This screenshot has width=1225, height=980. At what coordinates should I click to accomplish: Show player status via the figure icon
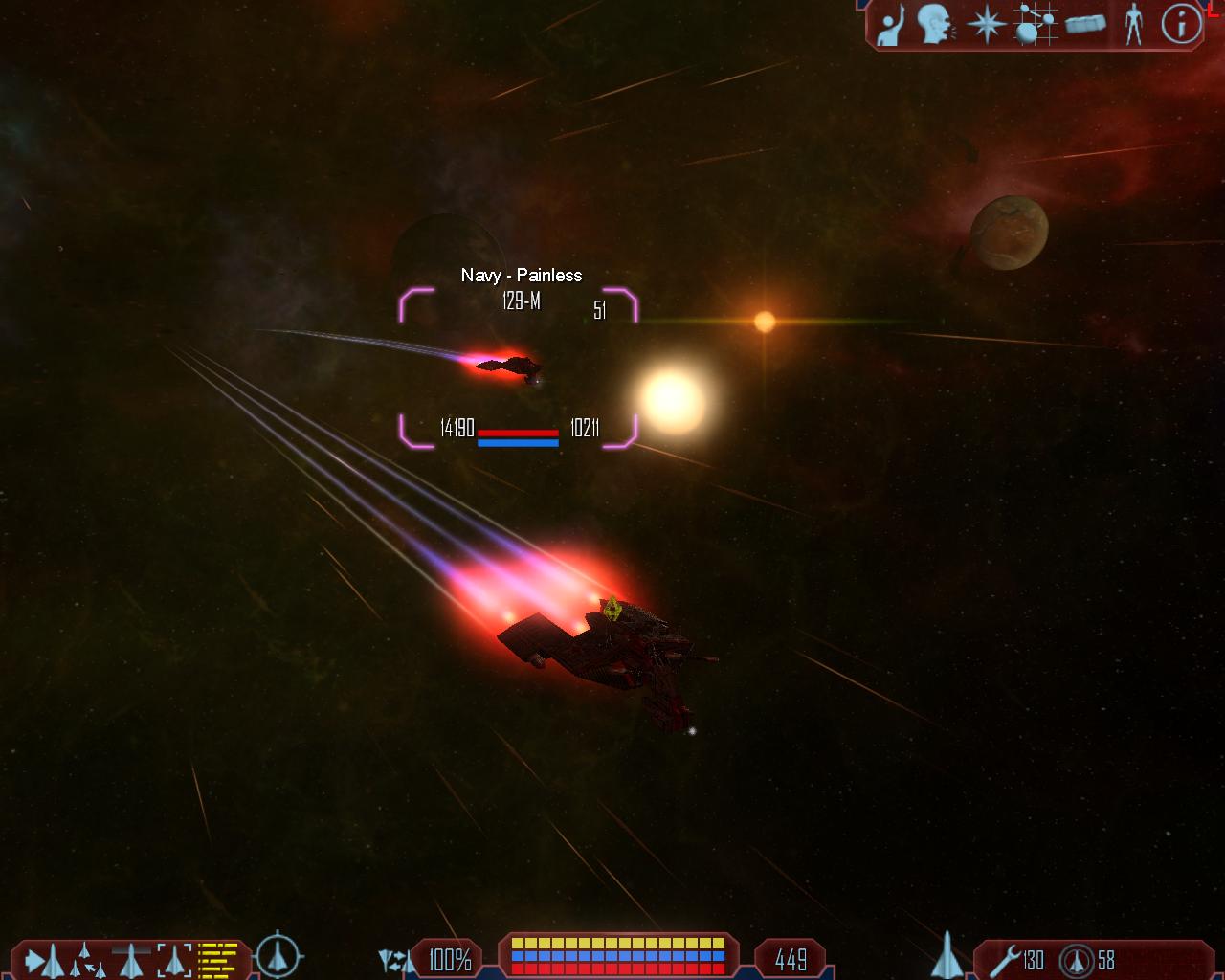(1134, 25)
